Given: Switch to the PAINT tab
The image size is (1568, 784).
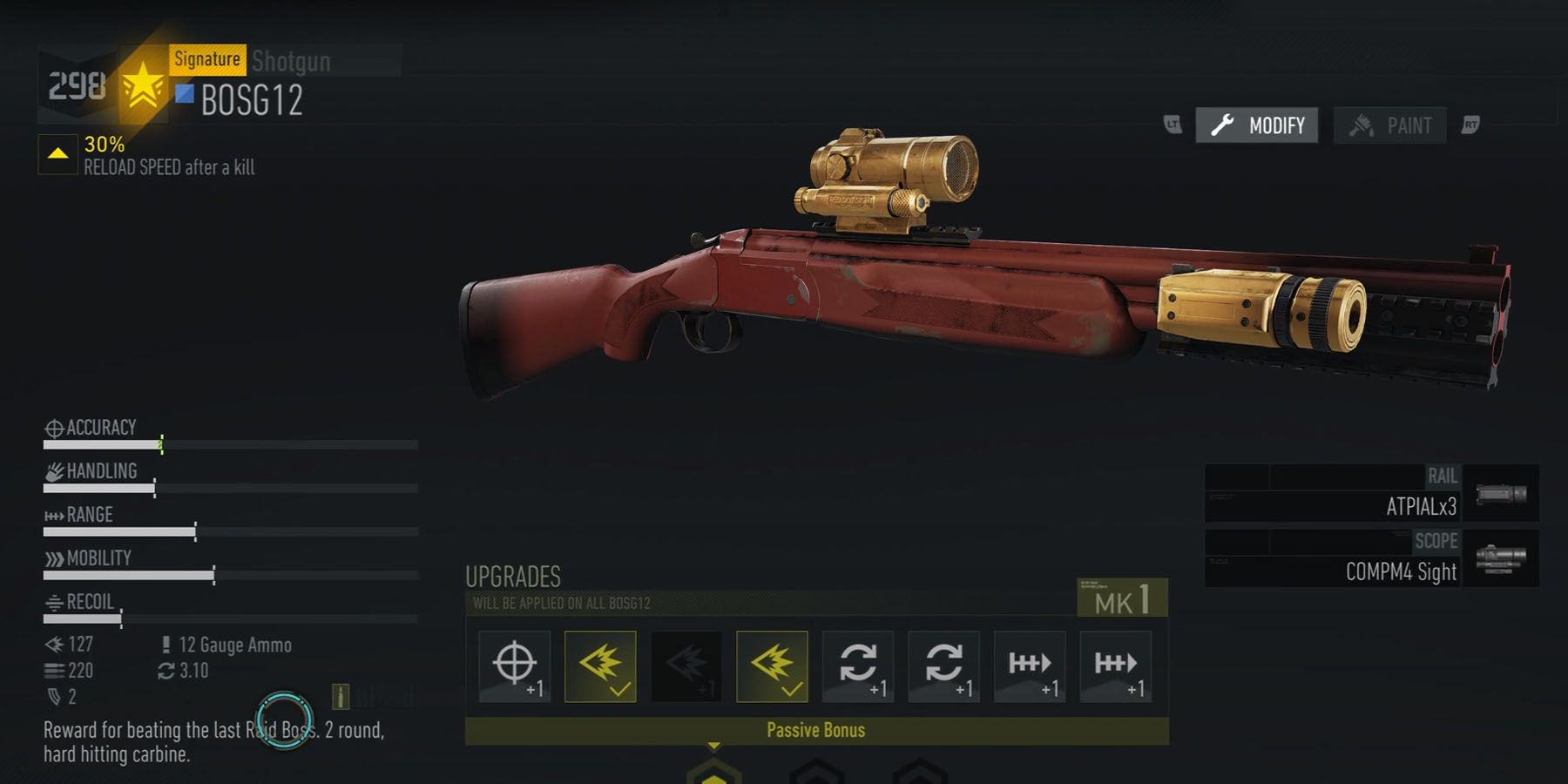Looking at the screenshot, I should [1390, 125].
